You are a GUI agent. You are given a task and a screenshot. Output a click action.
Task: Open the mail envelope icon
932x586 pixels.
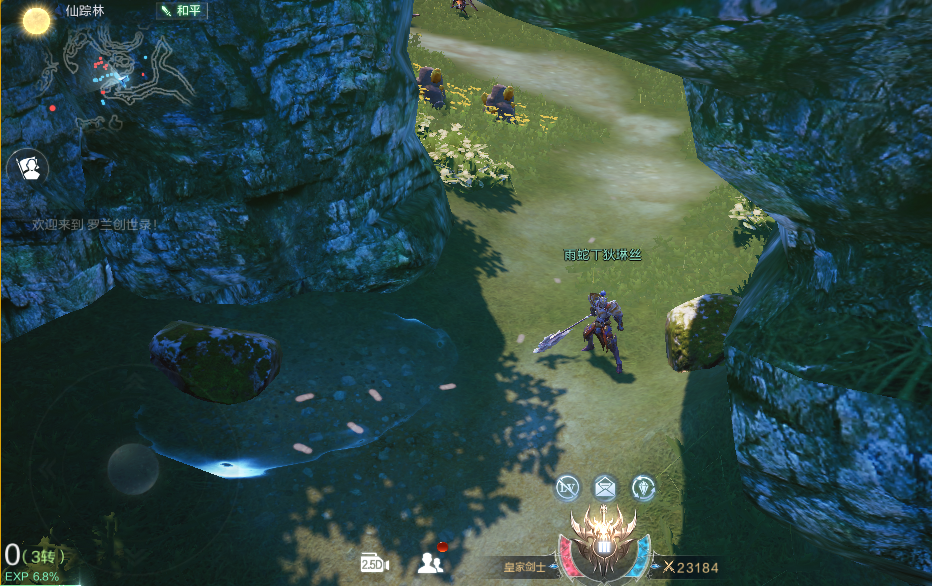click(x=605, y=487)
